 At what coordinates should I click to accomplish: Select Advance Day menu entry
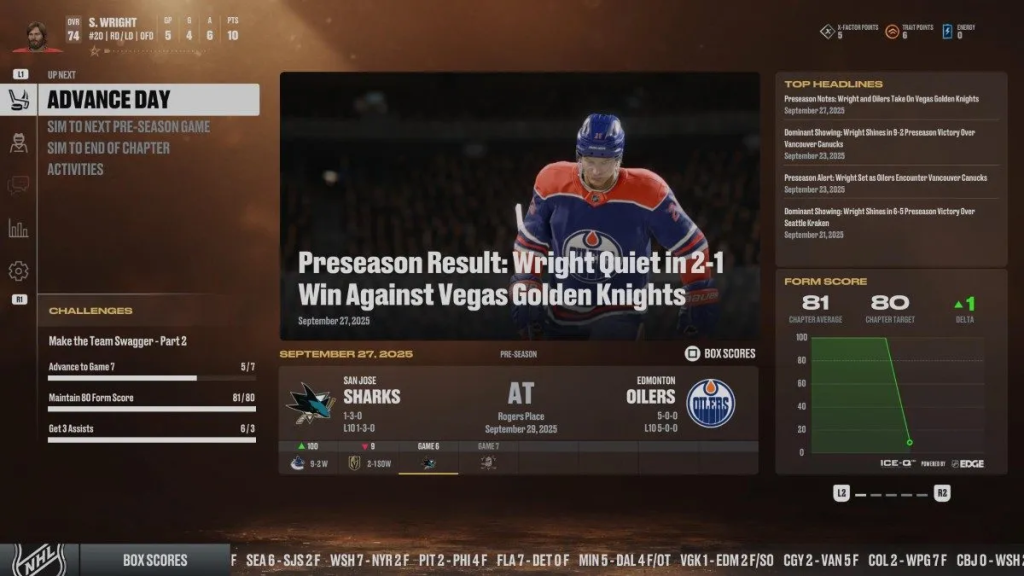pyautogui.click(x=148, y=99)
